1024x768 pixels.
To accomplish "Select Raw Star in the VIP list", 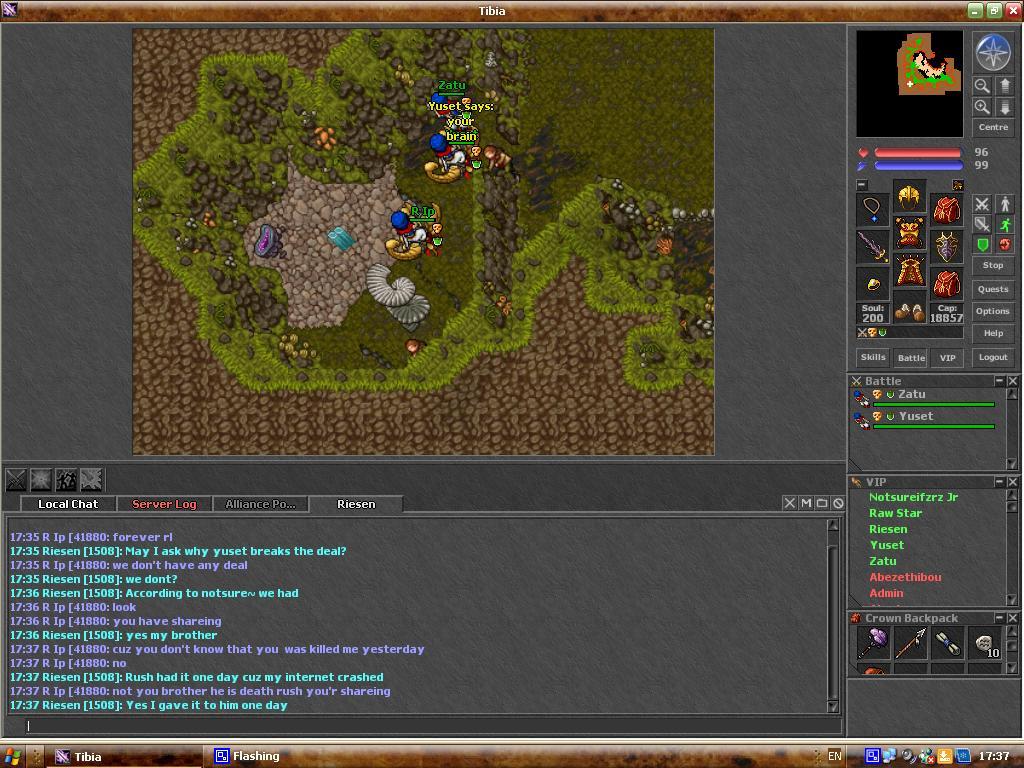I will tap(895, 513).
